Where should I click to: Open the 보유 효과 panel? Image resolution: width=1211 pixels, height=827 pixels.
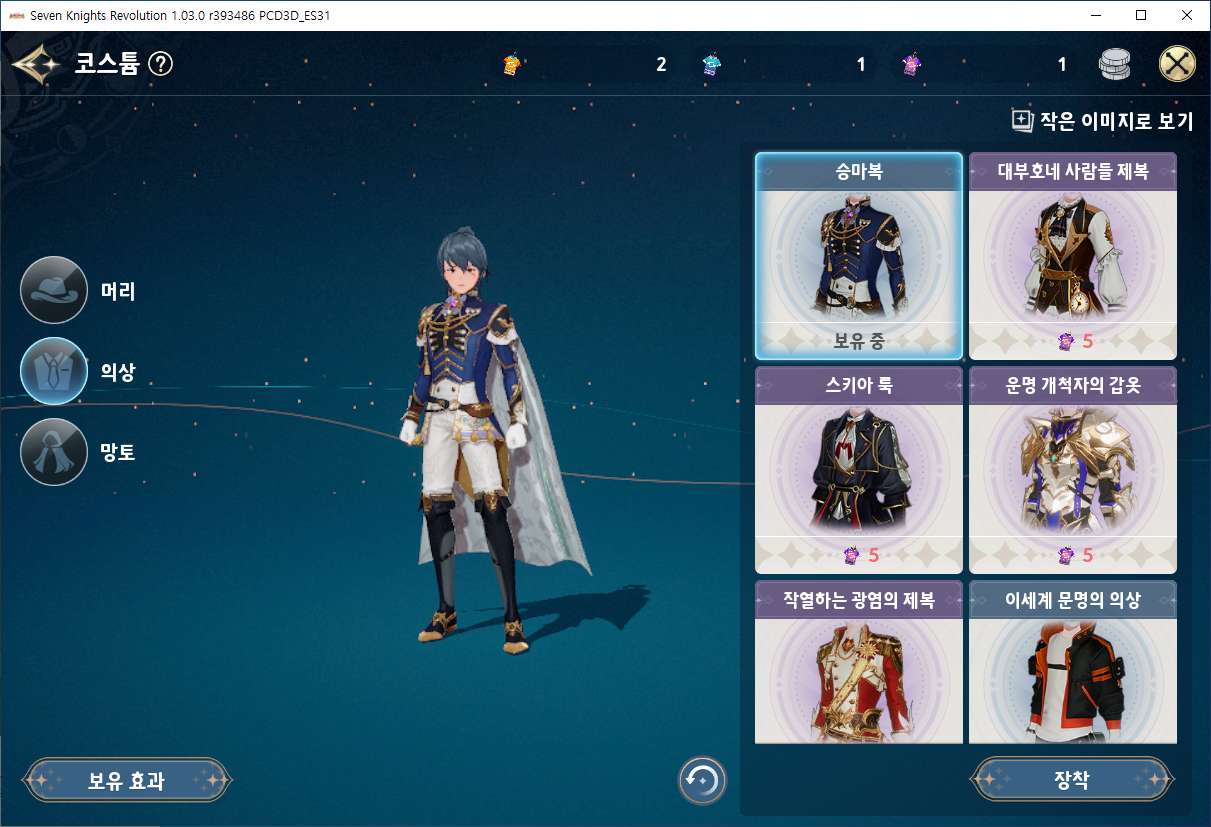tap(127, 780)
